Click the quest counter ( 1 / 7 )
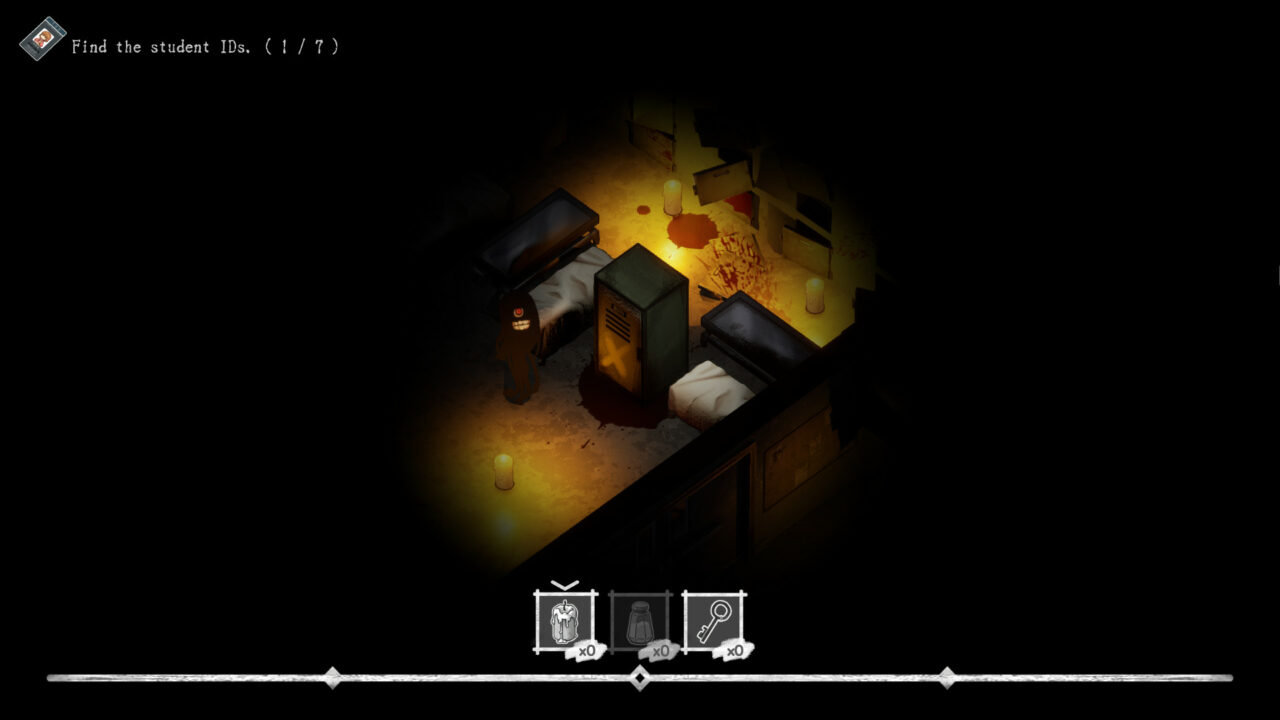Screen dimensions: 1280x720 303,46
